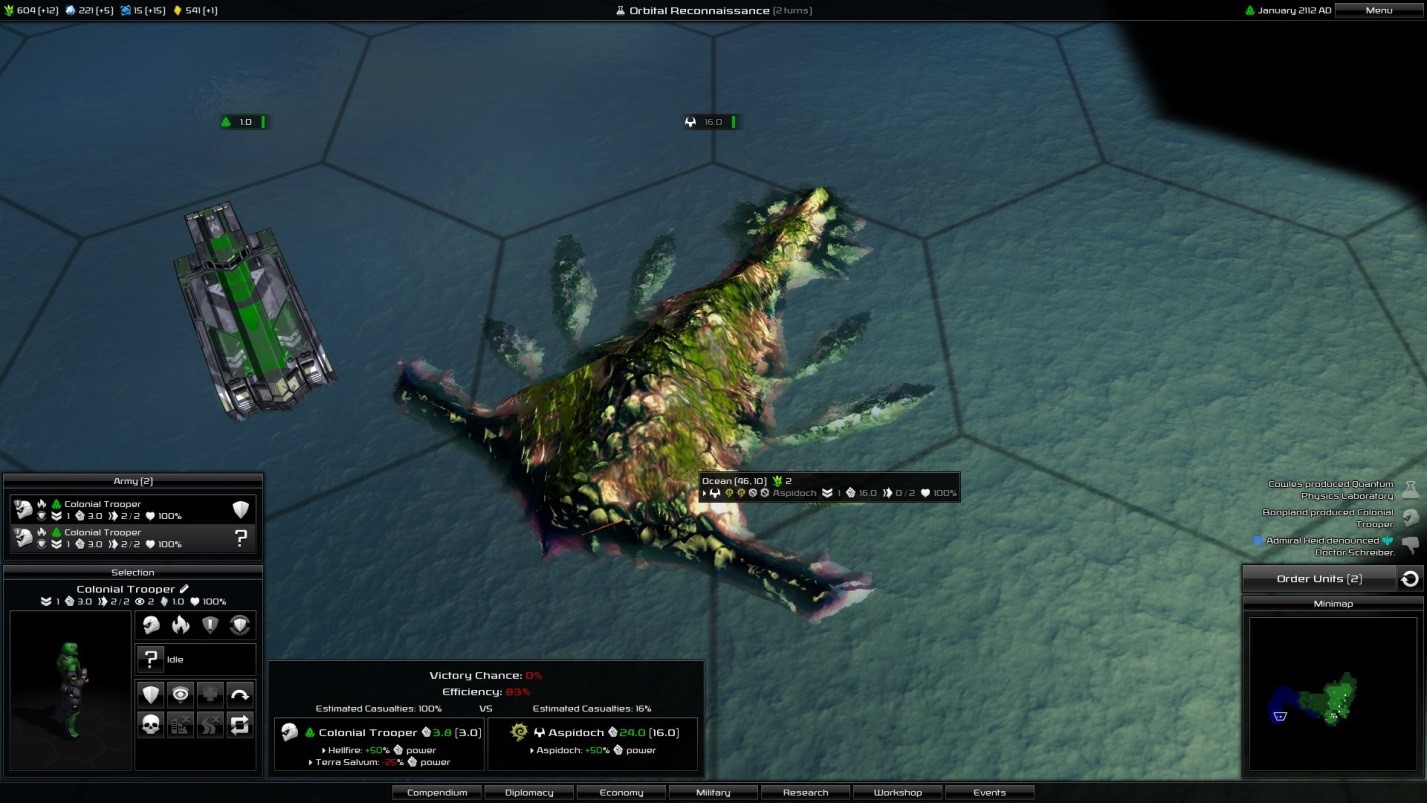Activate the shield defend order
Image resolution: width=1427 pixels, height=803 pixels.
pyautogui.click(x=151, y=695)
